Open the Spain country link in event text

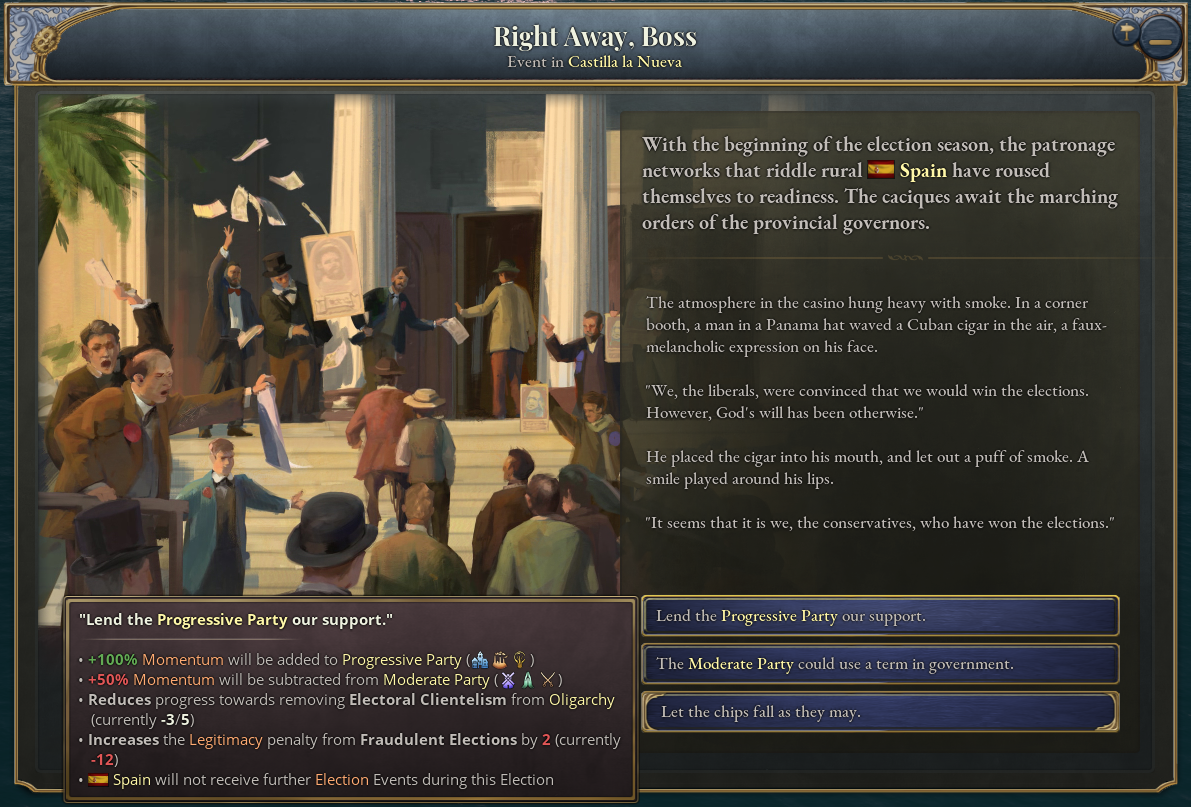(922, 171)
